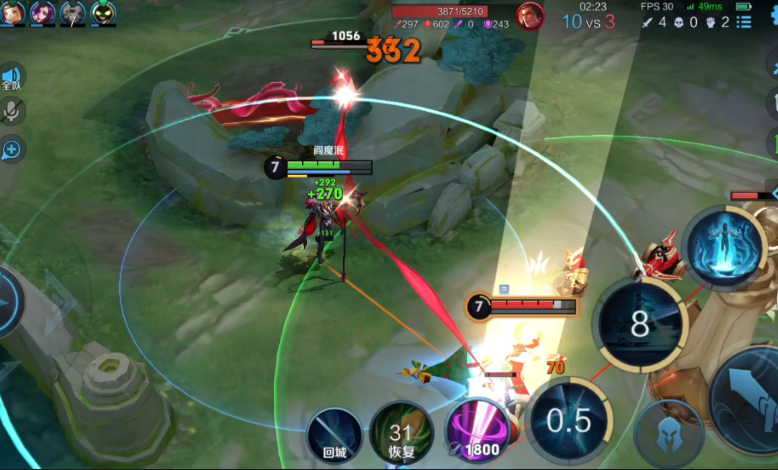This screenshot has height=470, width=778.
Task: Select the green masked teammate portrait
Action: click(104, 12)
